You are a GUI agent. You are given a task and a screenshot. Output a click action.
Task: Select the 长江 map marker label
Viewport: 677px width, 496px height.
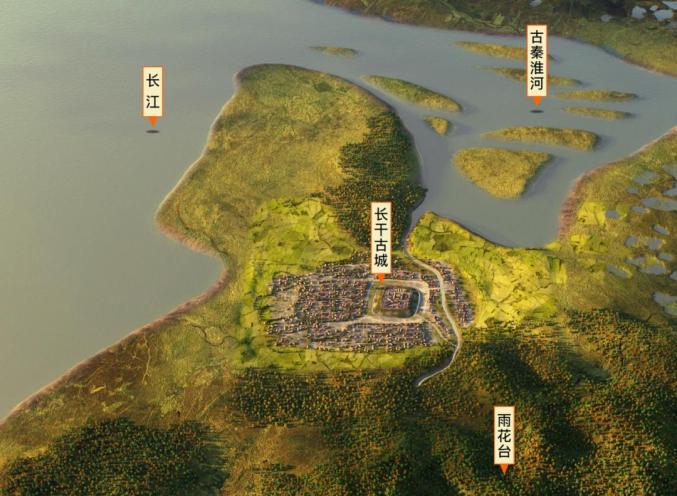[153, 92]
